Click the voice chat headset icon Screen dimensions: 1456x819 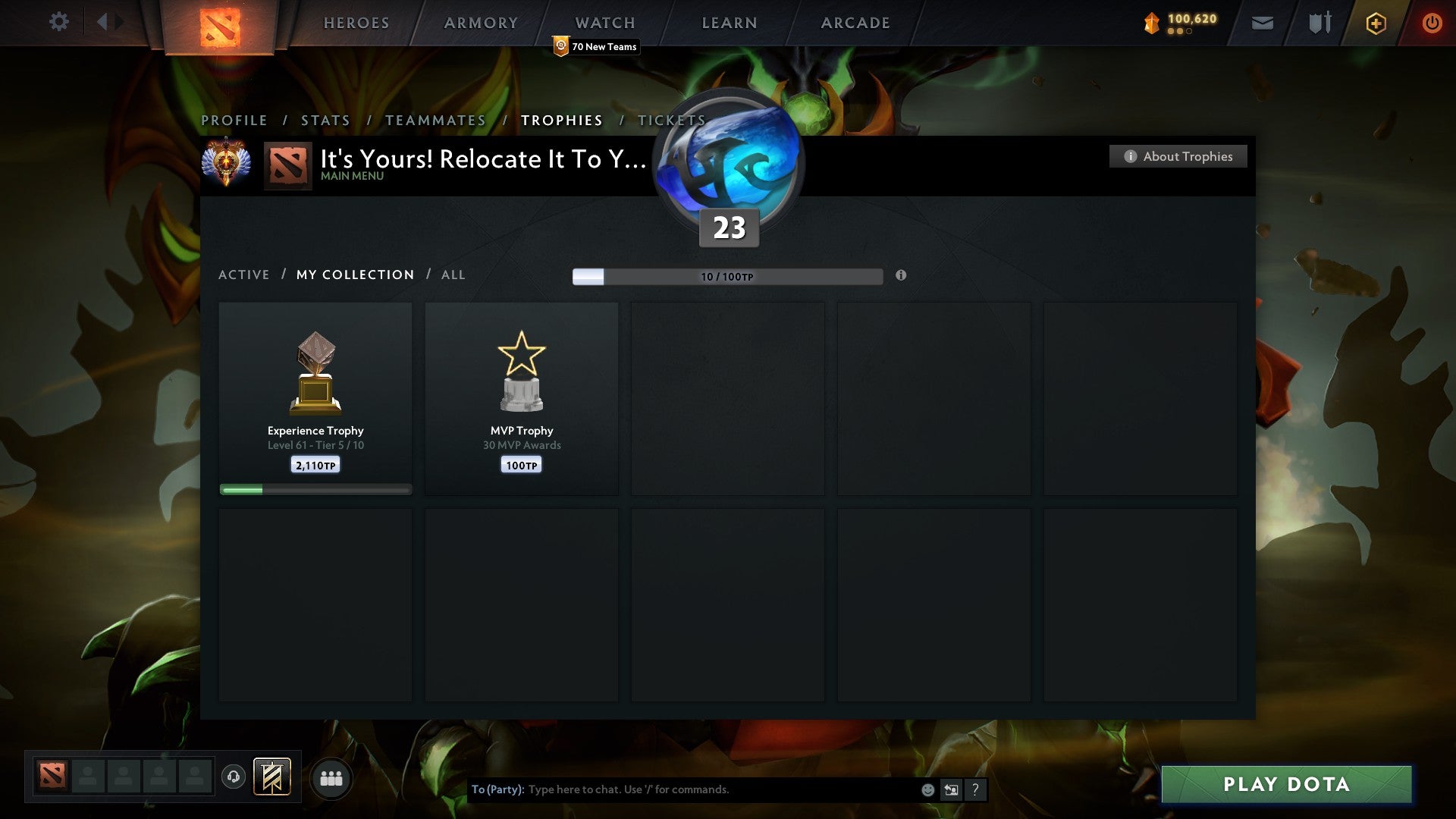(234, 777)
